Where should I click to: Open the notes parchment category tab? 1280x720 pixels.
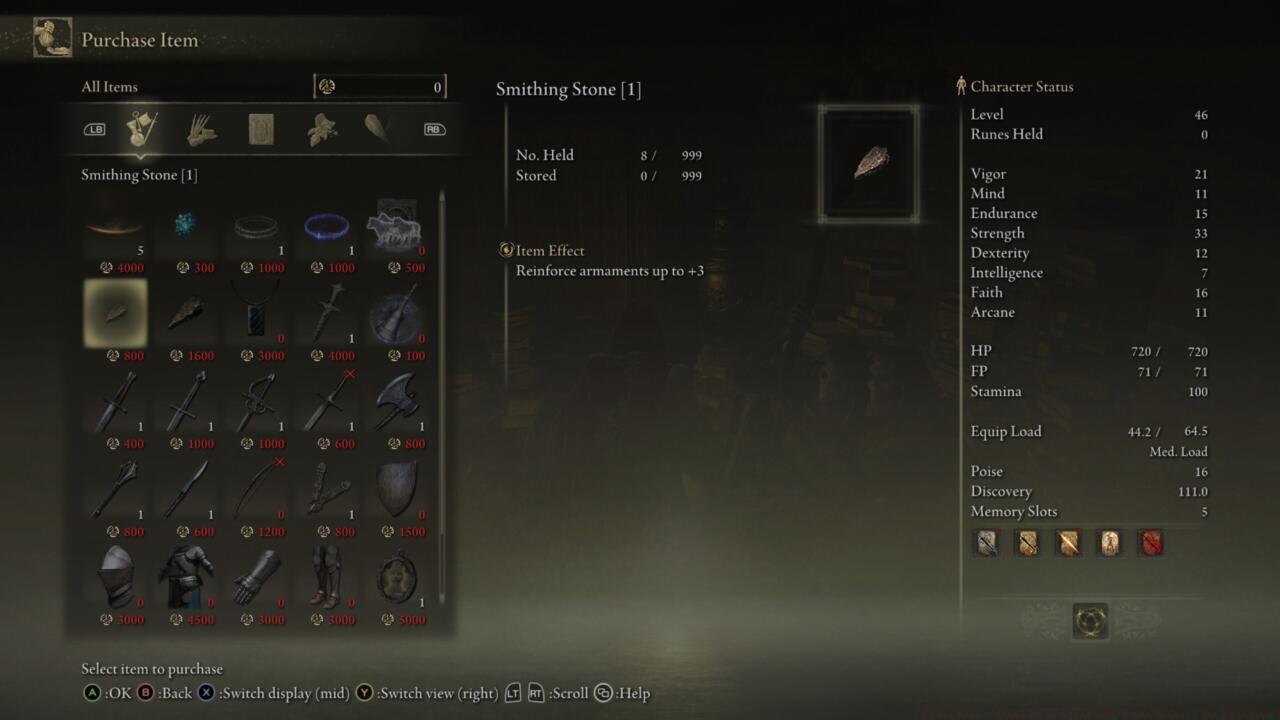click(x=262, y=129)
